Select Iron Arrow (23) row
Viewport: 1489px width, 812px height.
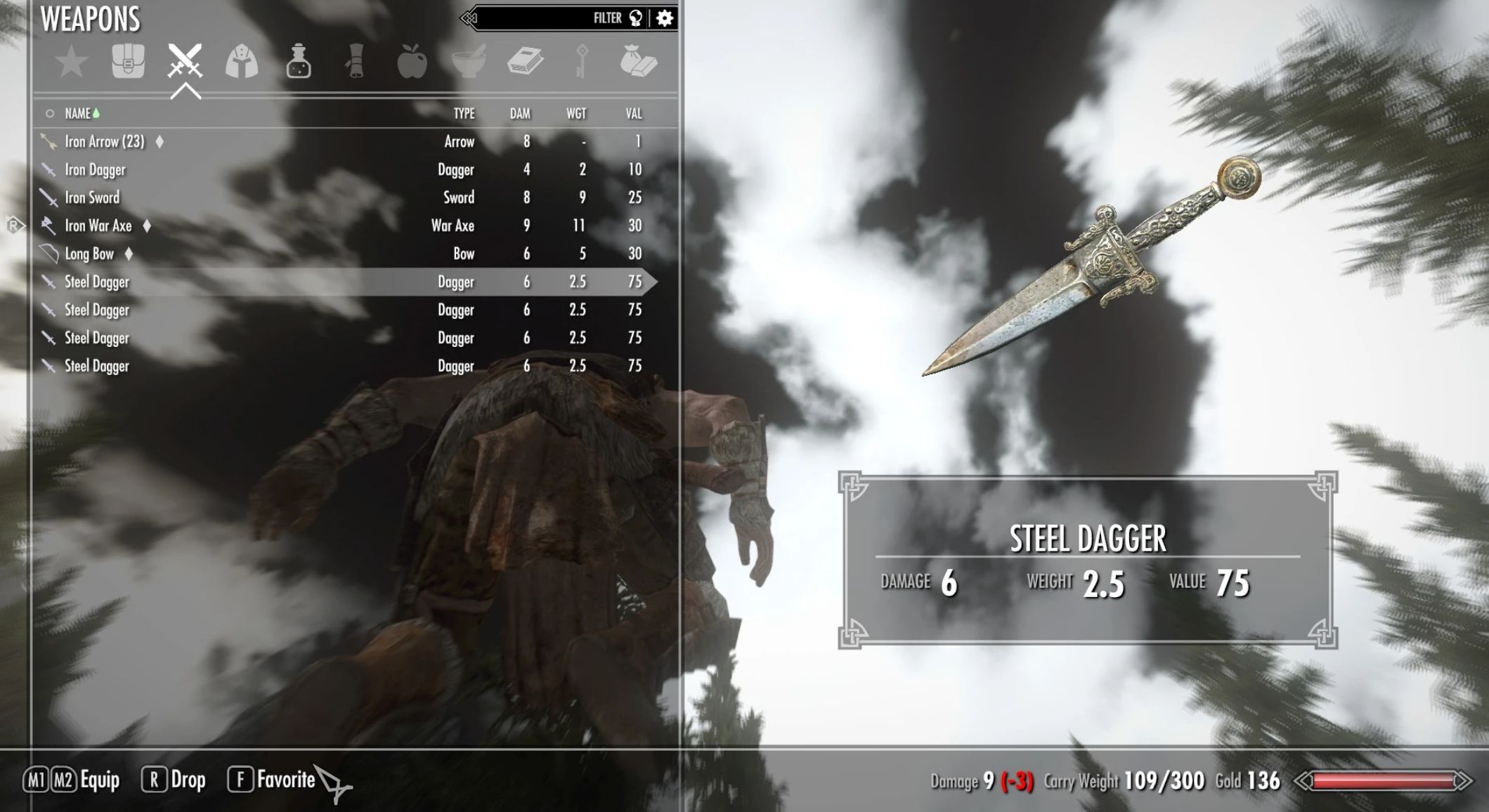click(105, 142)
